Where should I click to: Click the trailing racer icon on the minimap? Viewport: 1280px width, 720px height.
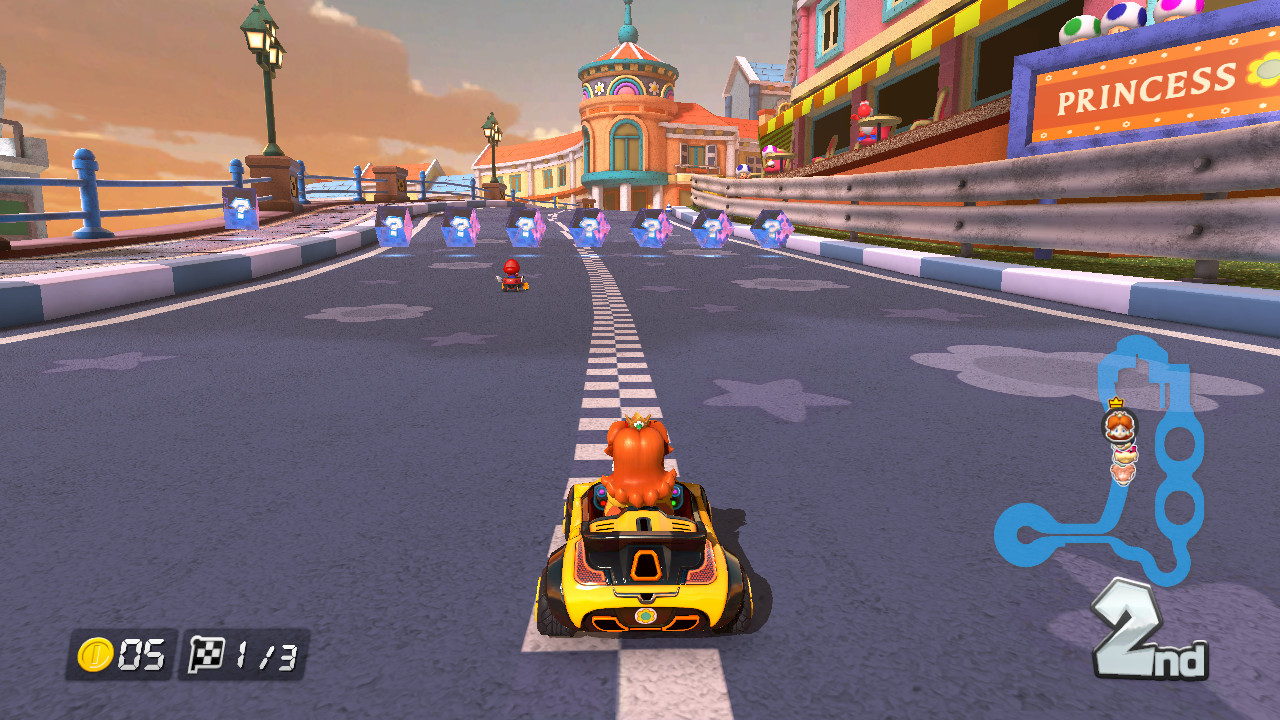(x=1122, y=472)
